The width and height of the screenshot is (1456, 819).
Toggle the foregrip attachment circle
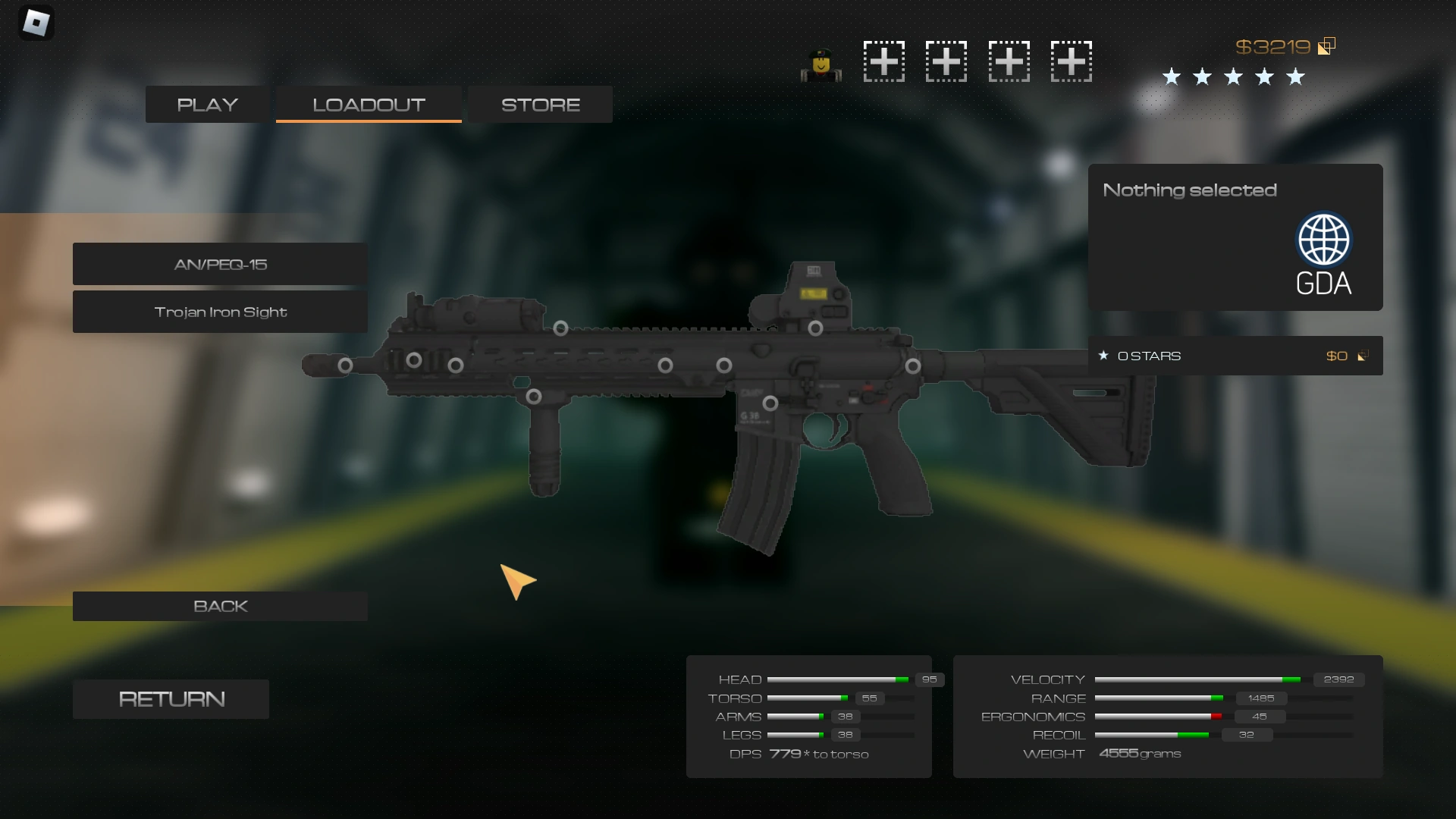tap(535, 395)
